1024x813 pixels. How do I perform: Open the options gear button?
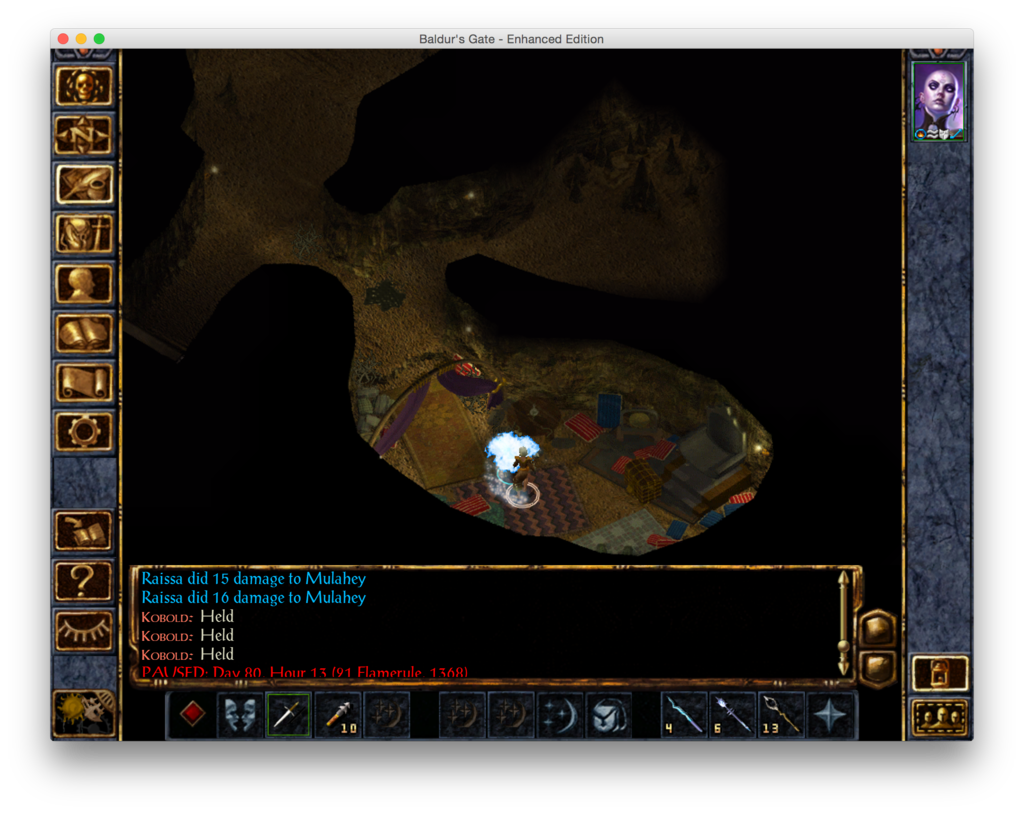click(x=84, y=431)
